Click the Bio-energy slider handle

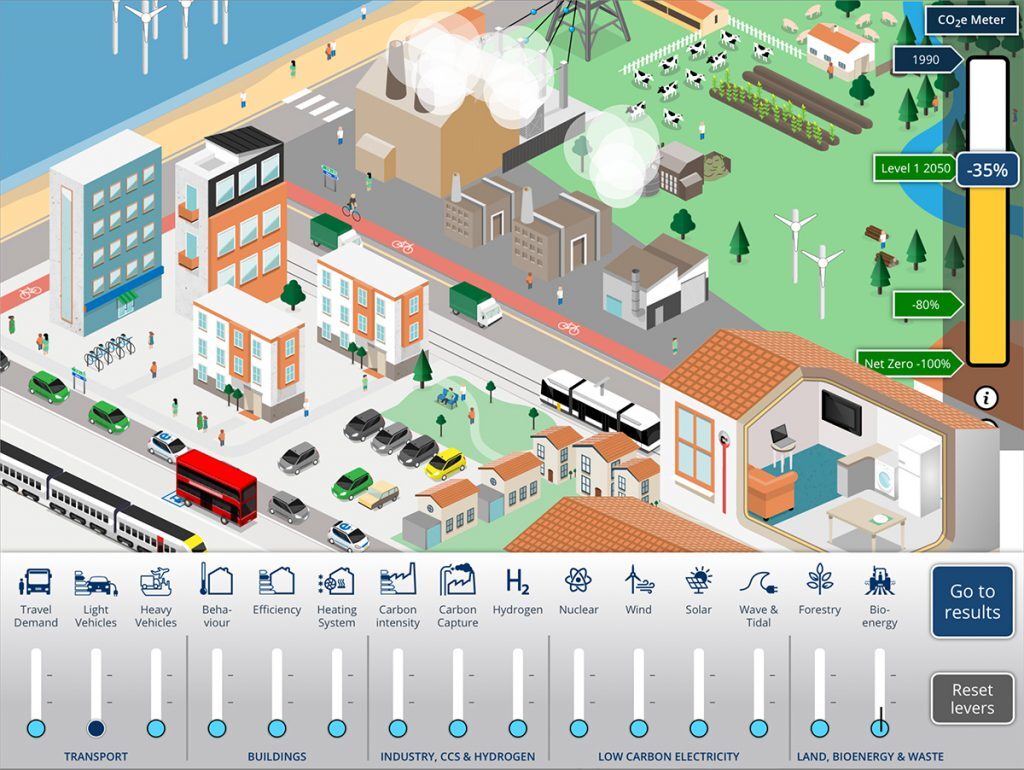click(880, 728)
